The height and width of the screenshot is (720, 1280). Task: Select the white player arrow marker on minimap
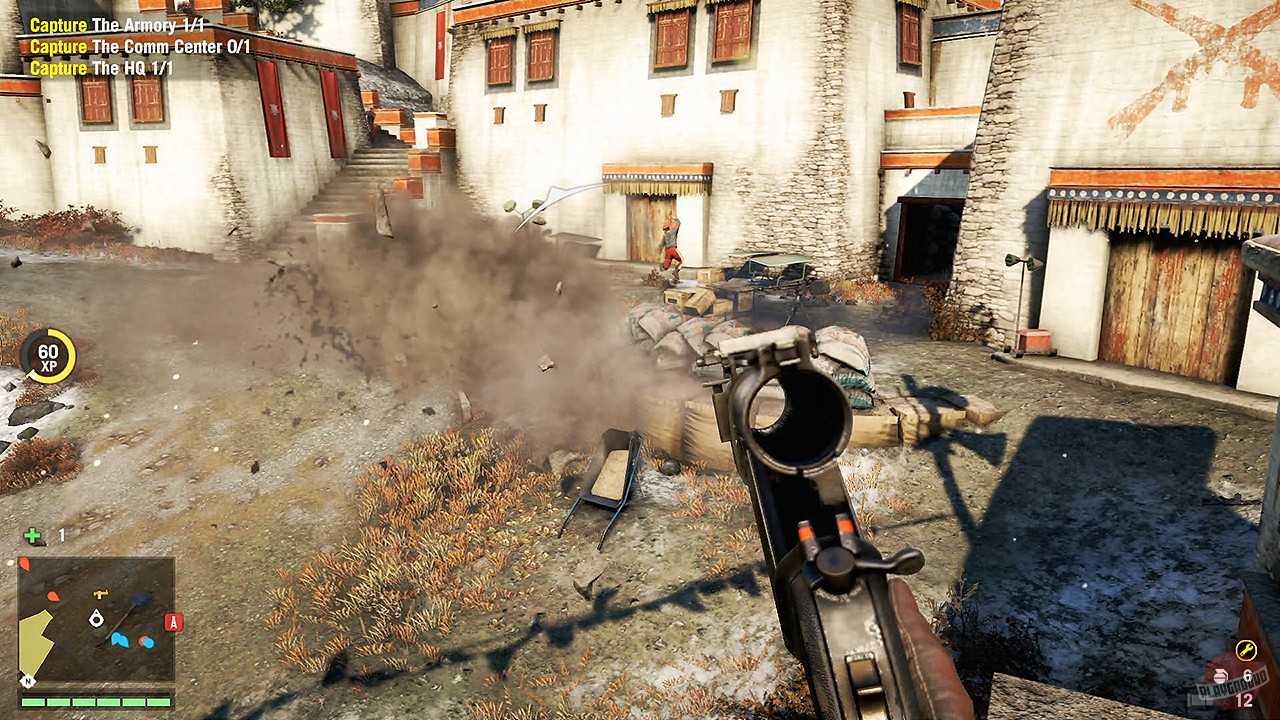[96, 618]
